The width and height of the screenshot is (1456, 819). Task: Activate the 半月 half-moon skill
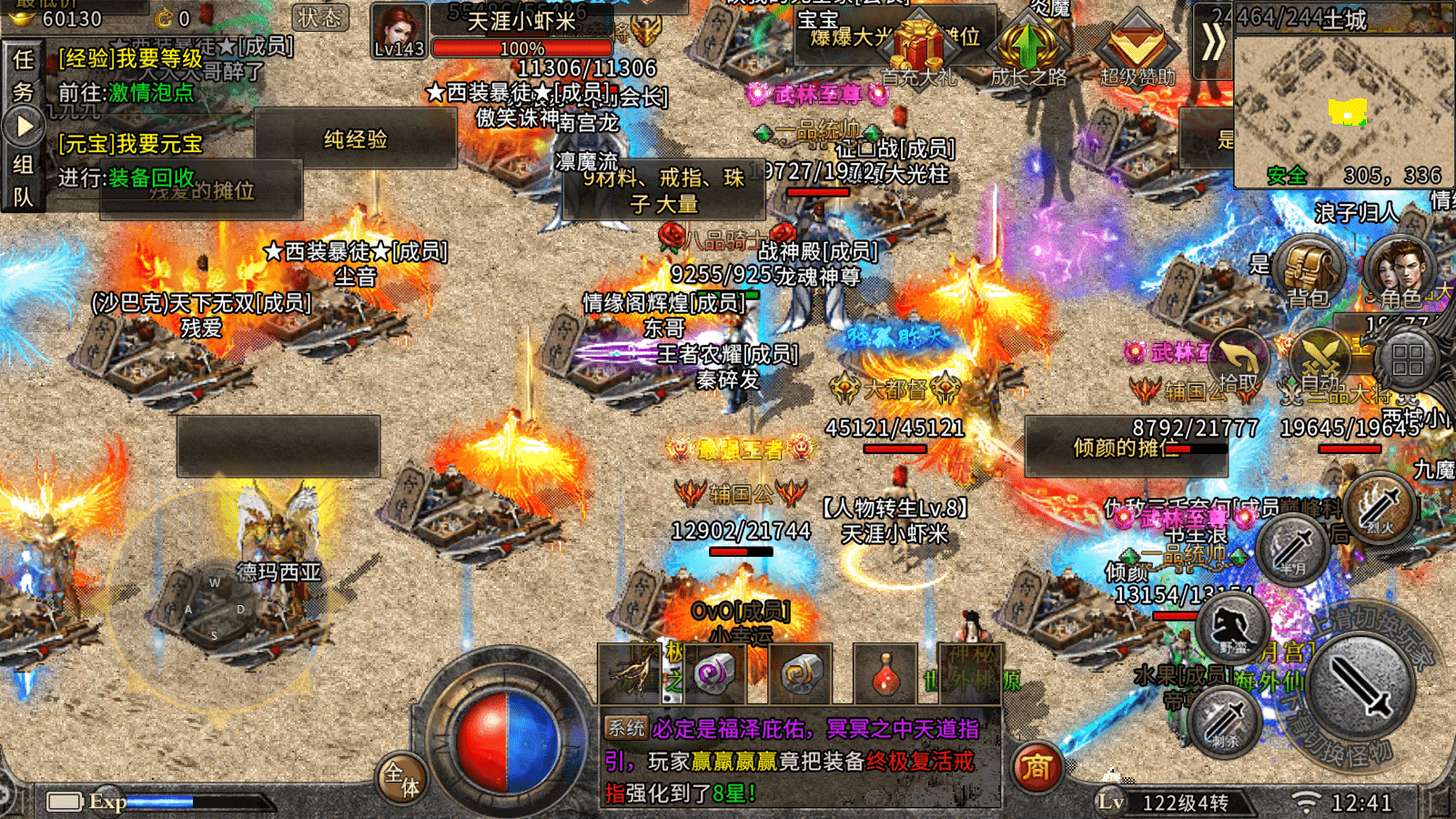[x=1293, y=549]
